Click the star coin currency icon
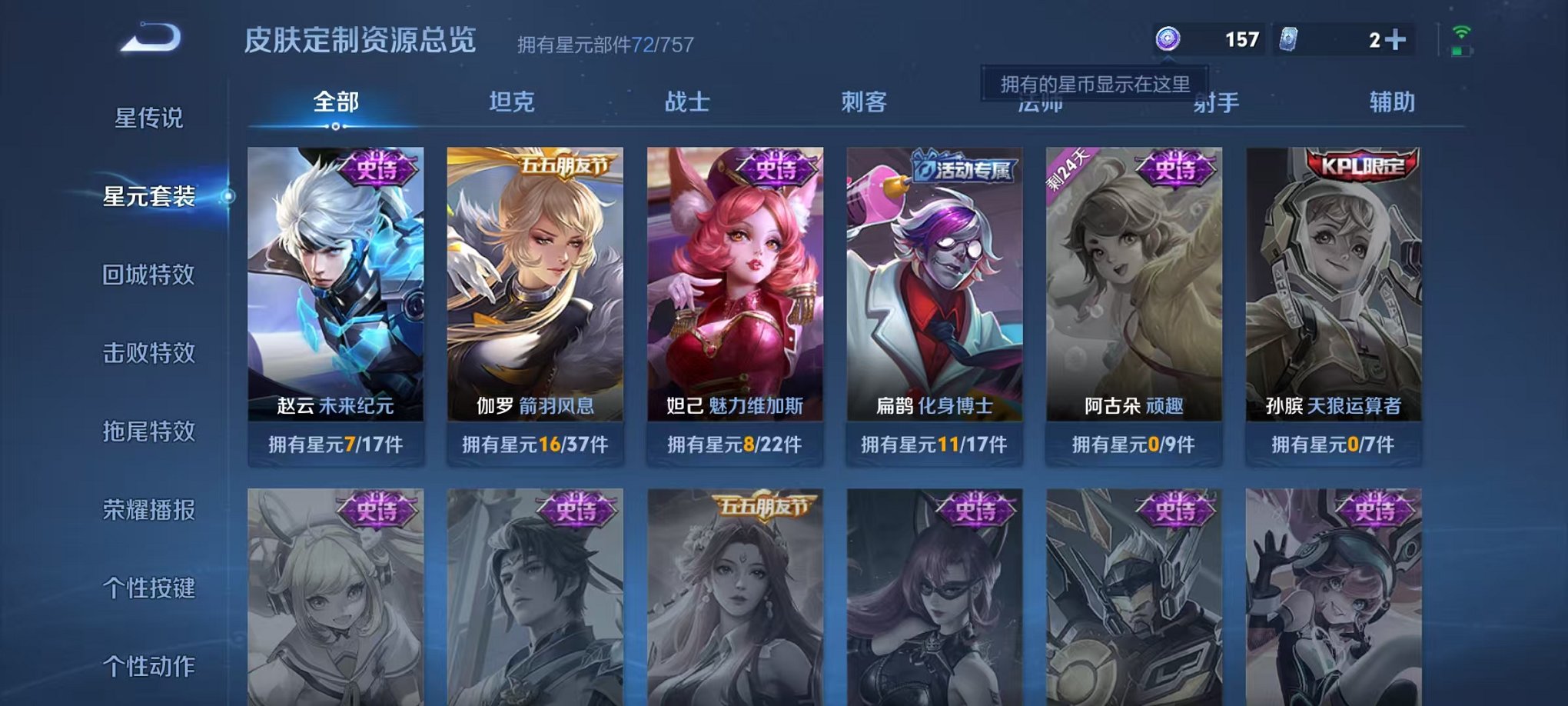Image resolution: width=1568 pixels, height=706 pixels. 1167,37
